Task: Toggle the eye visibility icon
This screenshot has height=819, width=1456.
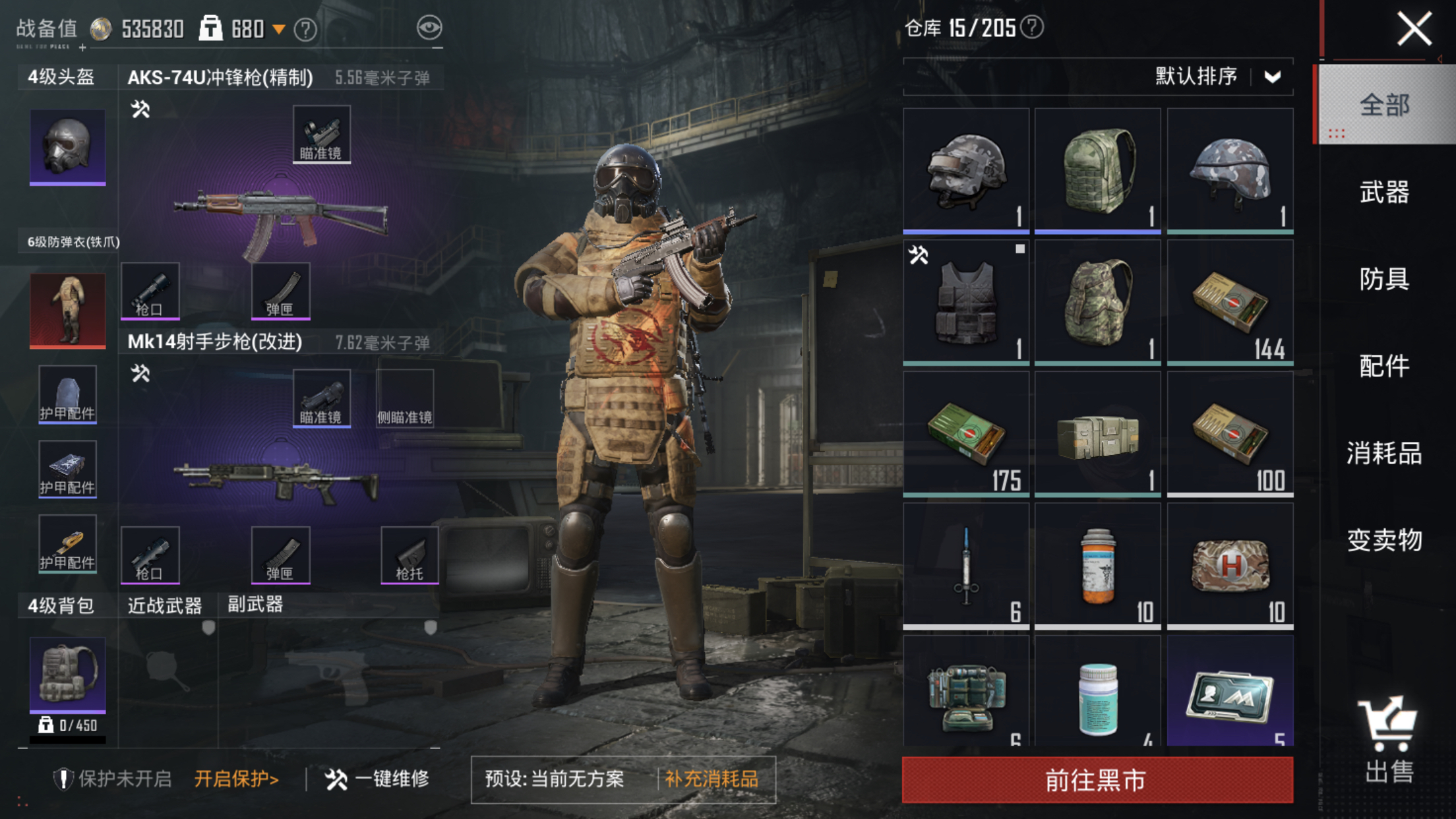Action: [x=429, y=28]
